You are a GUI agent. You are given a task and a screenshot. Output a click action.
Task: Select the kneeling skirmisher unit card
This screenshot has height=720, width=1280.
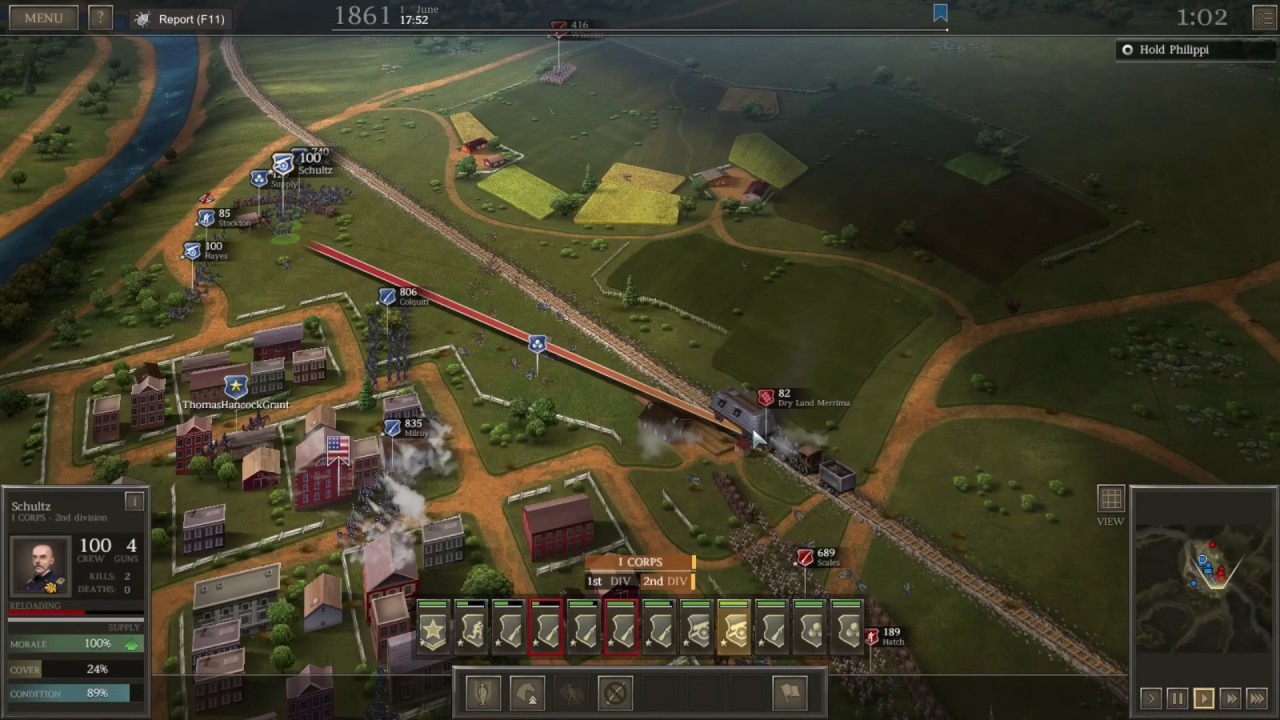[x=471, y=630]
